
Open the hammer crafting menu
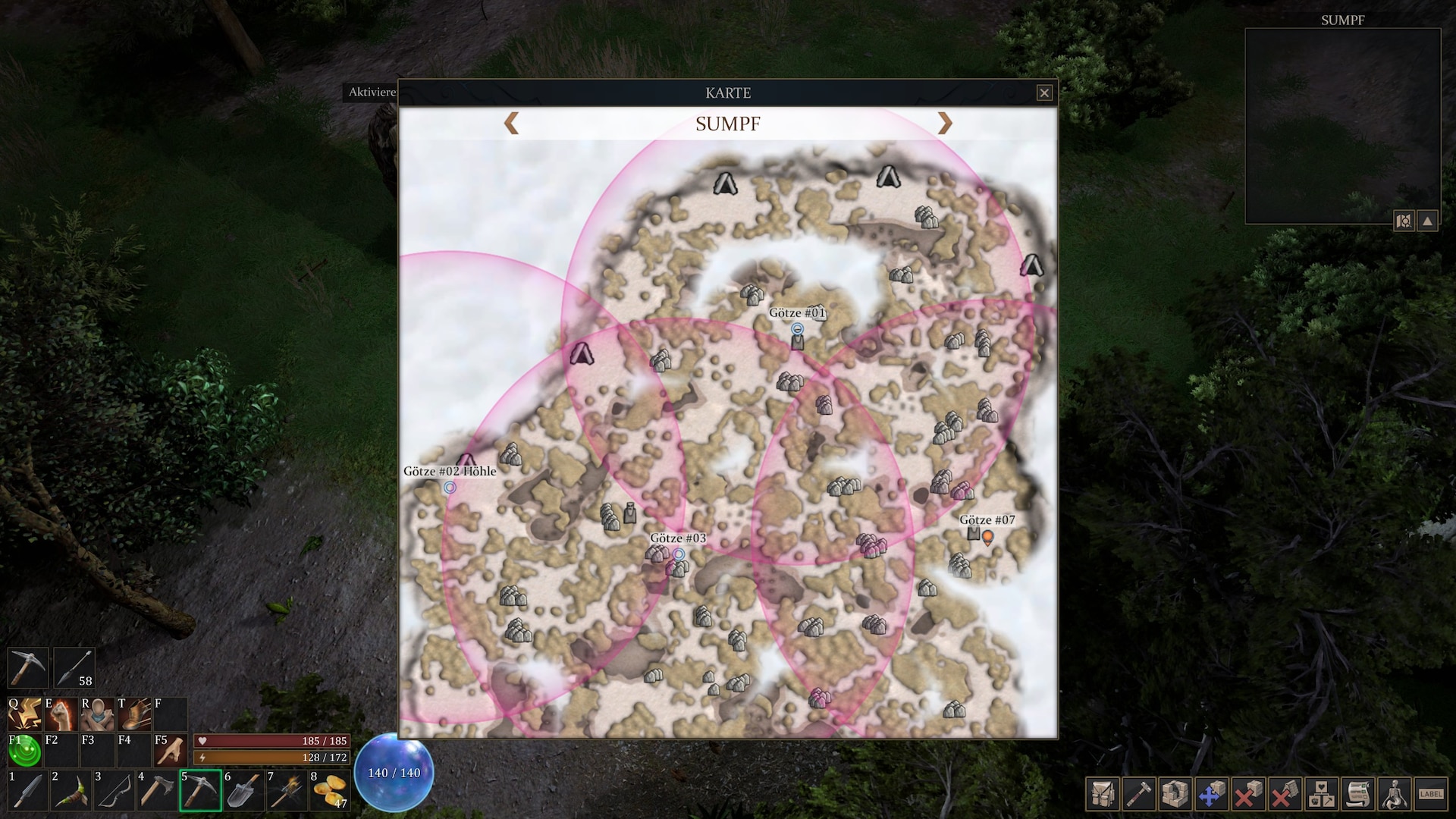tap(1137, 793)
